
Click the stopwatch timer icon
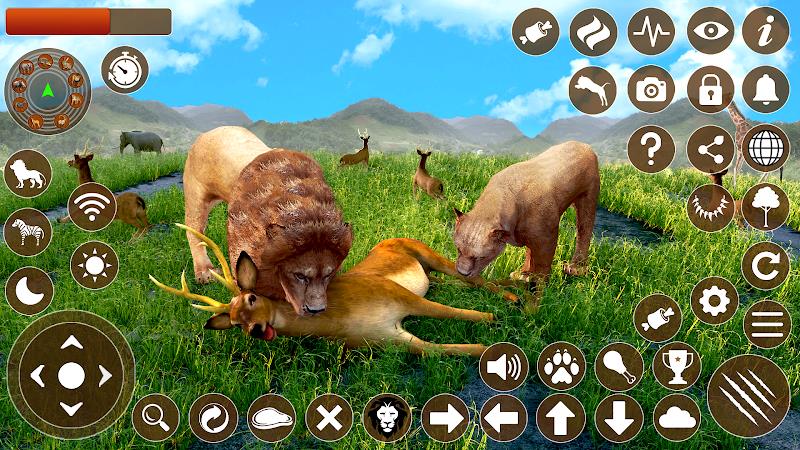pyautogui.click(x=125, y=69)
